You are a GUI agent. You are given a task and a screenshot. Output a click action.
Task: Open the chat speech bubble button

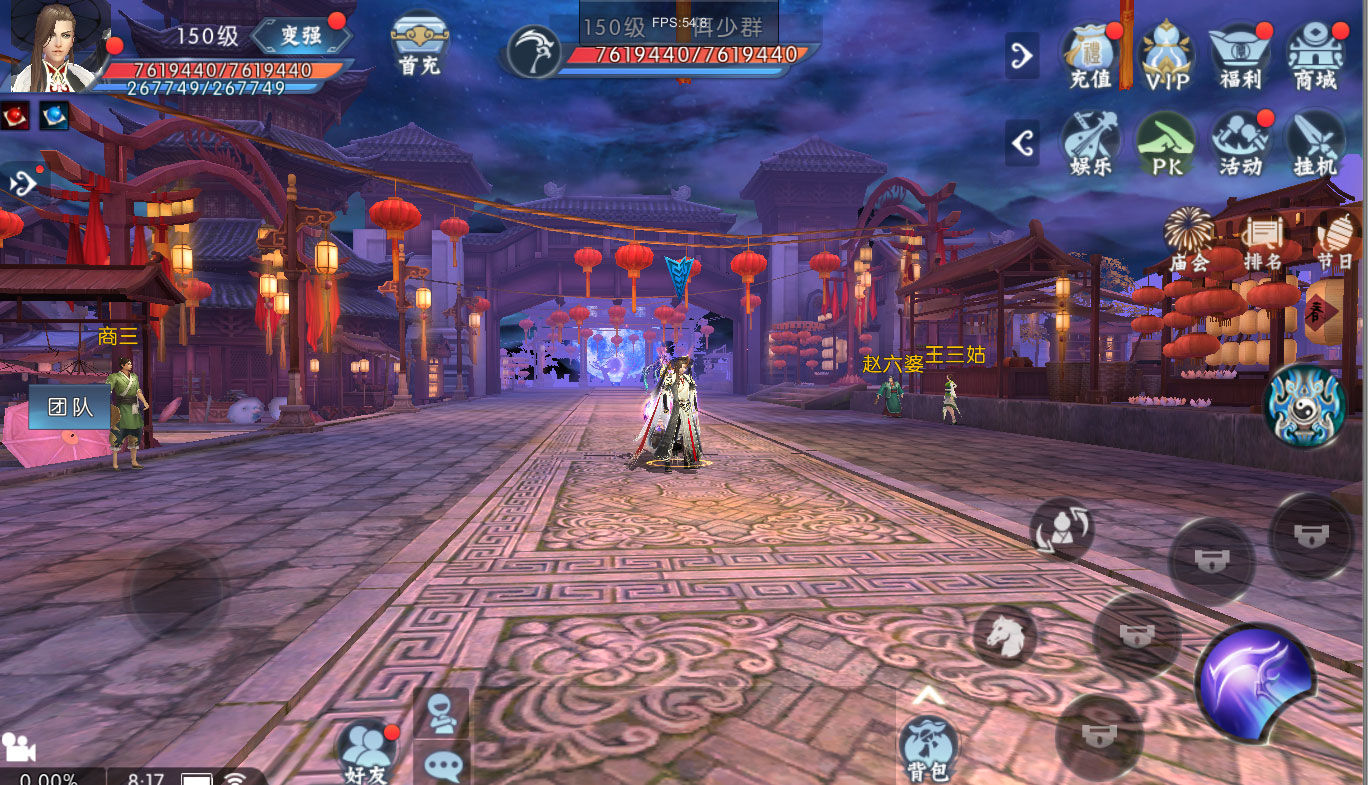441,765
